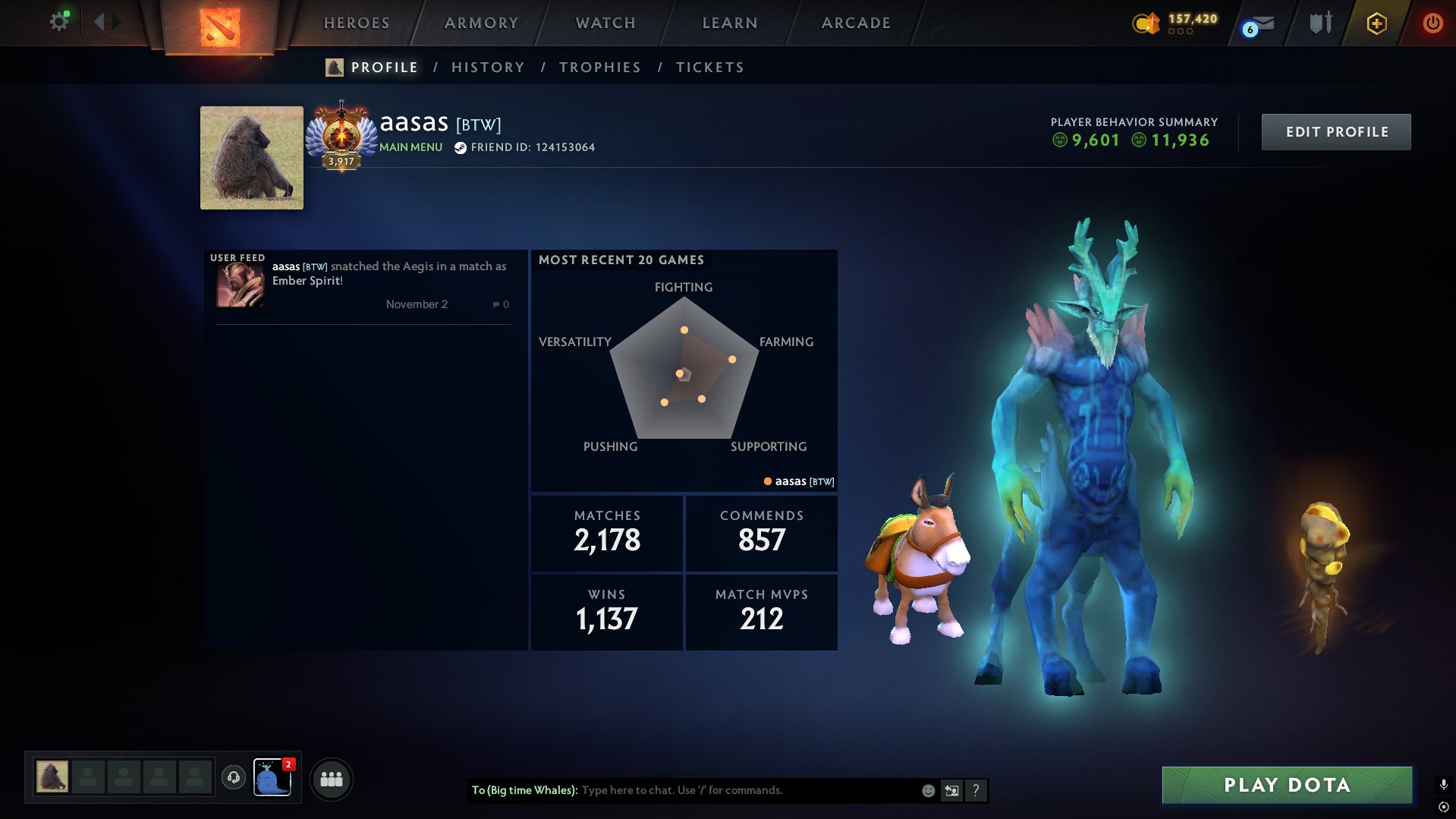The image size is (1456, 819).
Task: Open voice settings via headset icon
Action: (234, 777)
